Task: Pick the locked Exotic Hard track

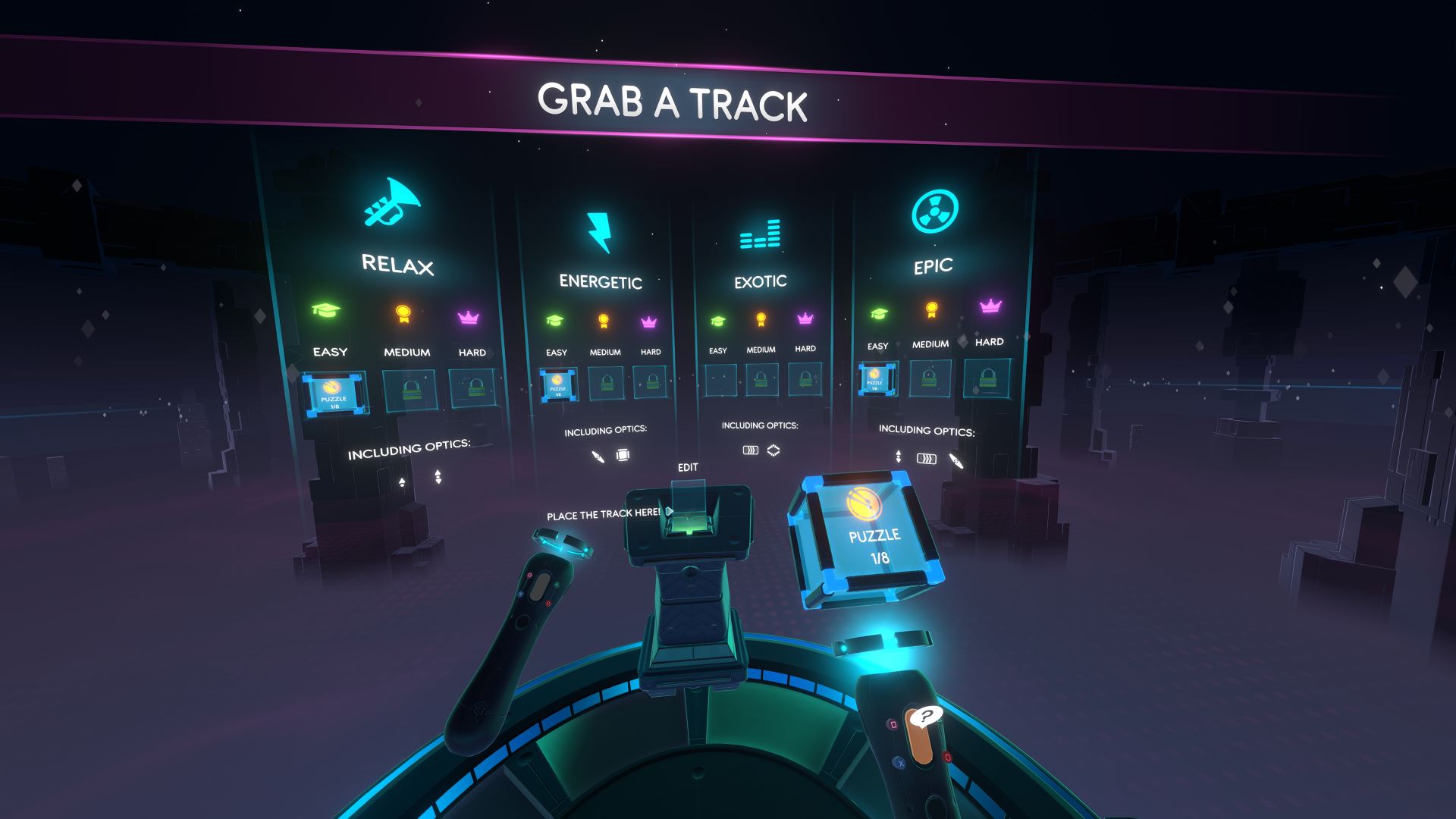Action: click(805, 378)
